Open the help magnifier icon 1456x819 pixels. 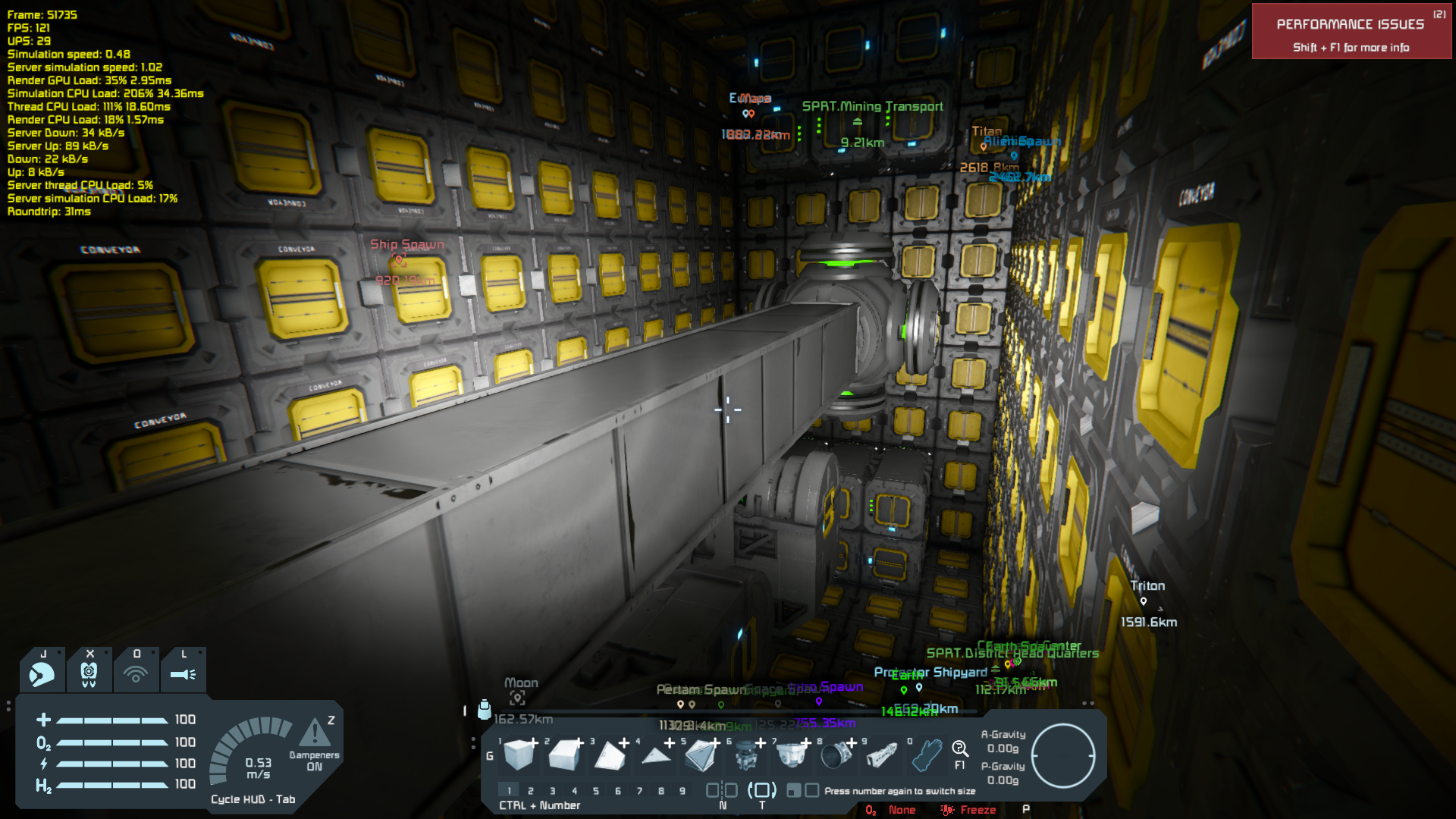coord(960,750)
